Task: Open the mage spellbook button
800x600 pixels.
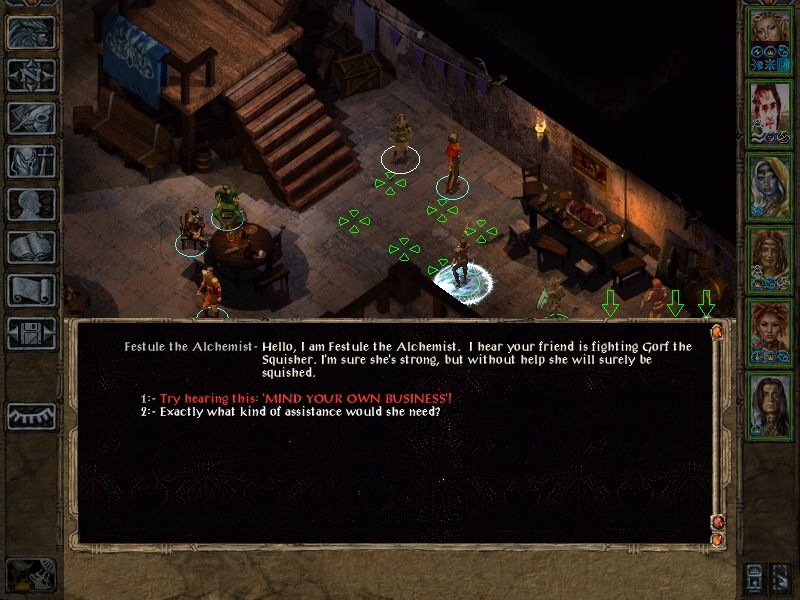Action: tap(30, 247)
